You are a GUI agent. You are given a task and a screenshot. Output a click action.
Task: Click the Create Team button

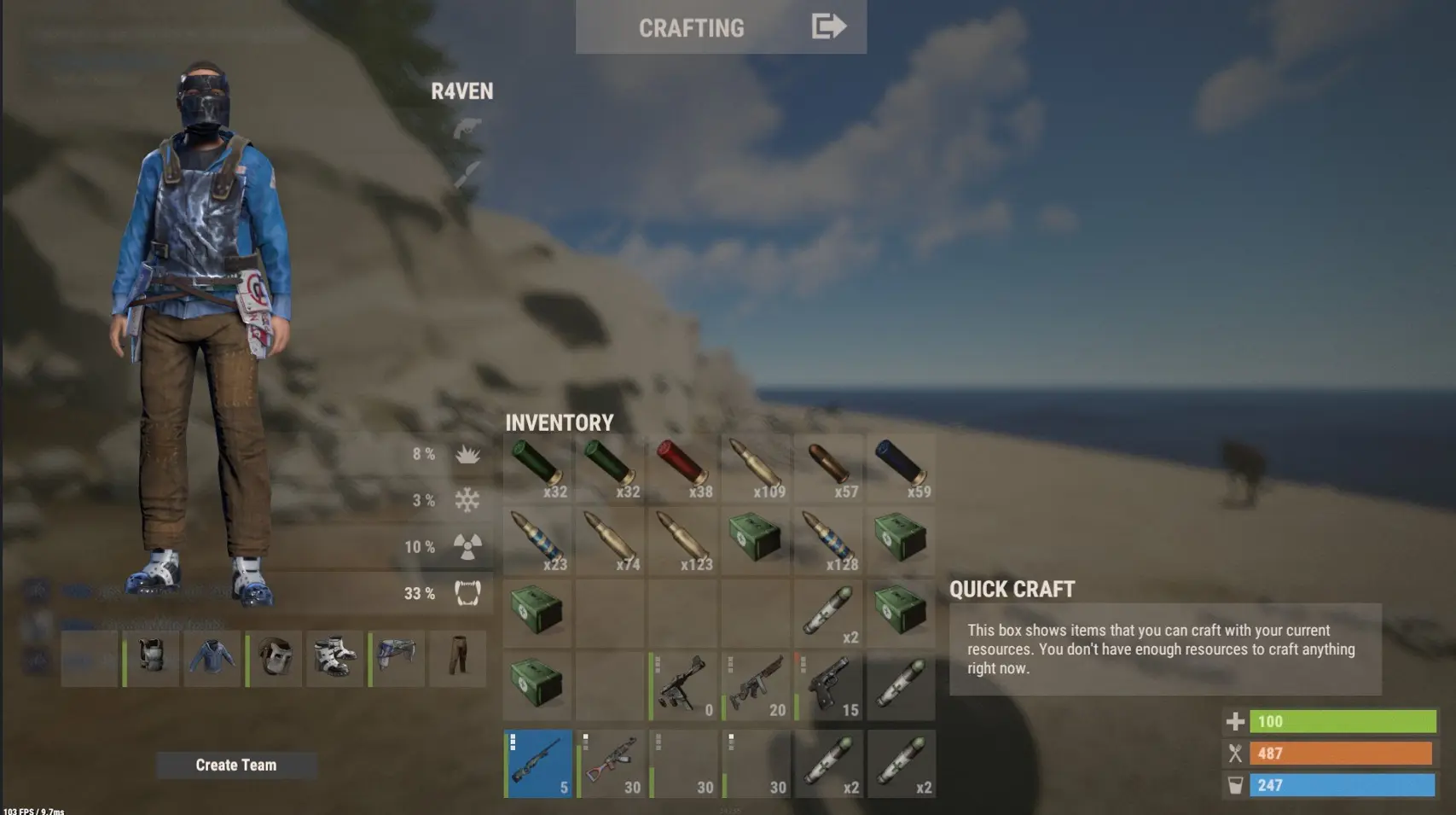point(236,766)
